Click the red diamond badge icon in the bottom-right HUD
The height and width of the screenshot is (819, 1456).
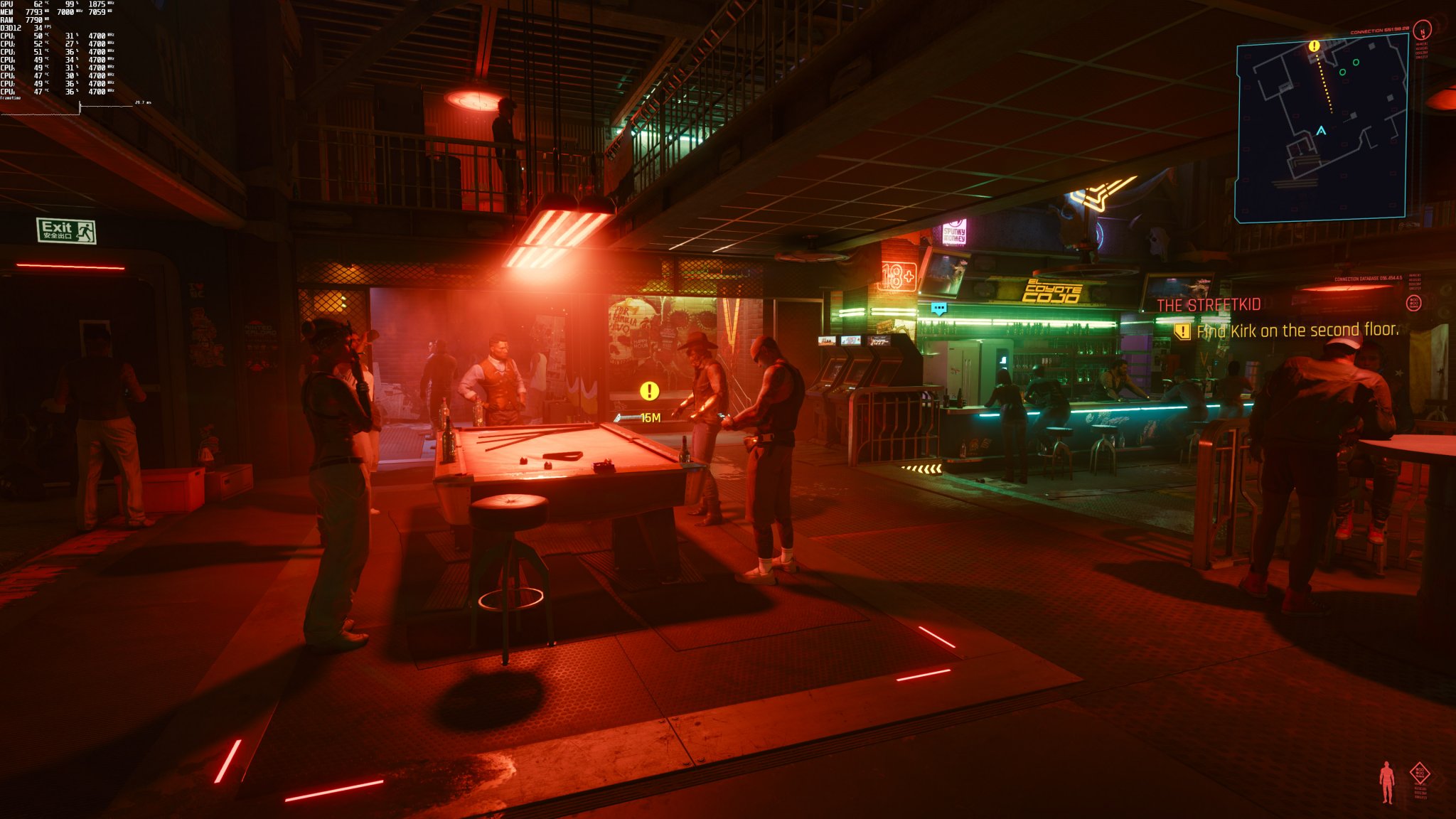click(x=1420, y=773)
